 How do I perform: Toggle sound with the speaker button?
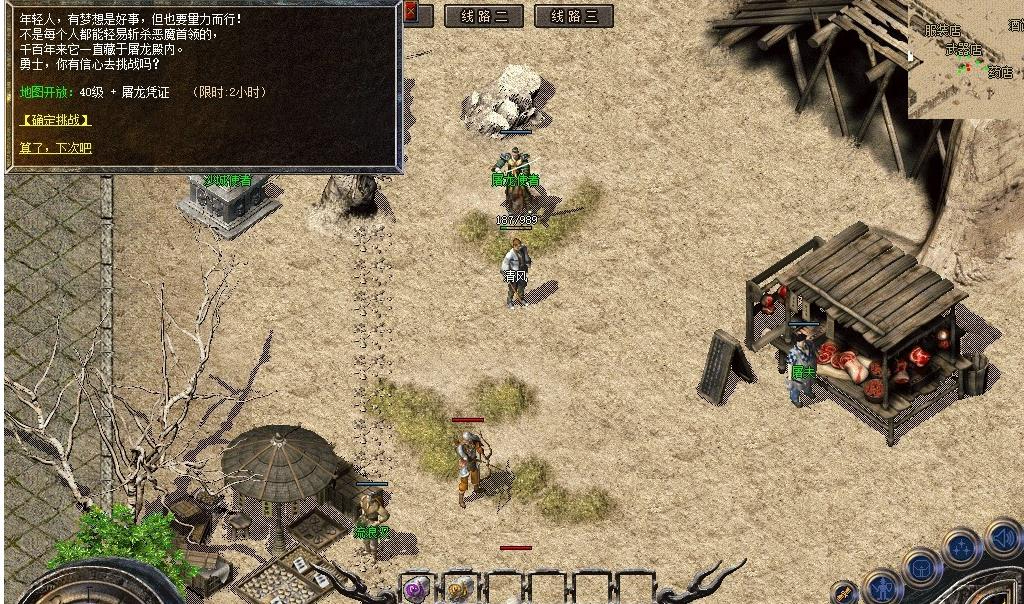tap(1002, 539)
